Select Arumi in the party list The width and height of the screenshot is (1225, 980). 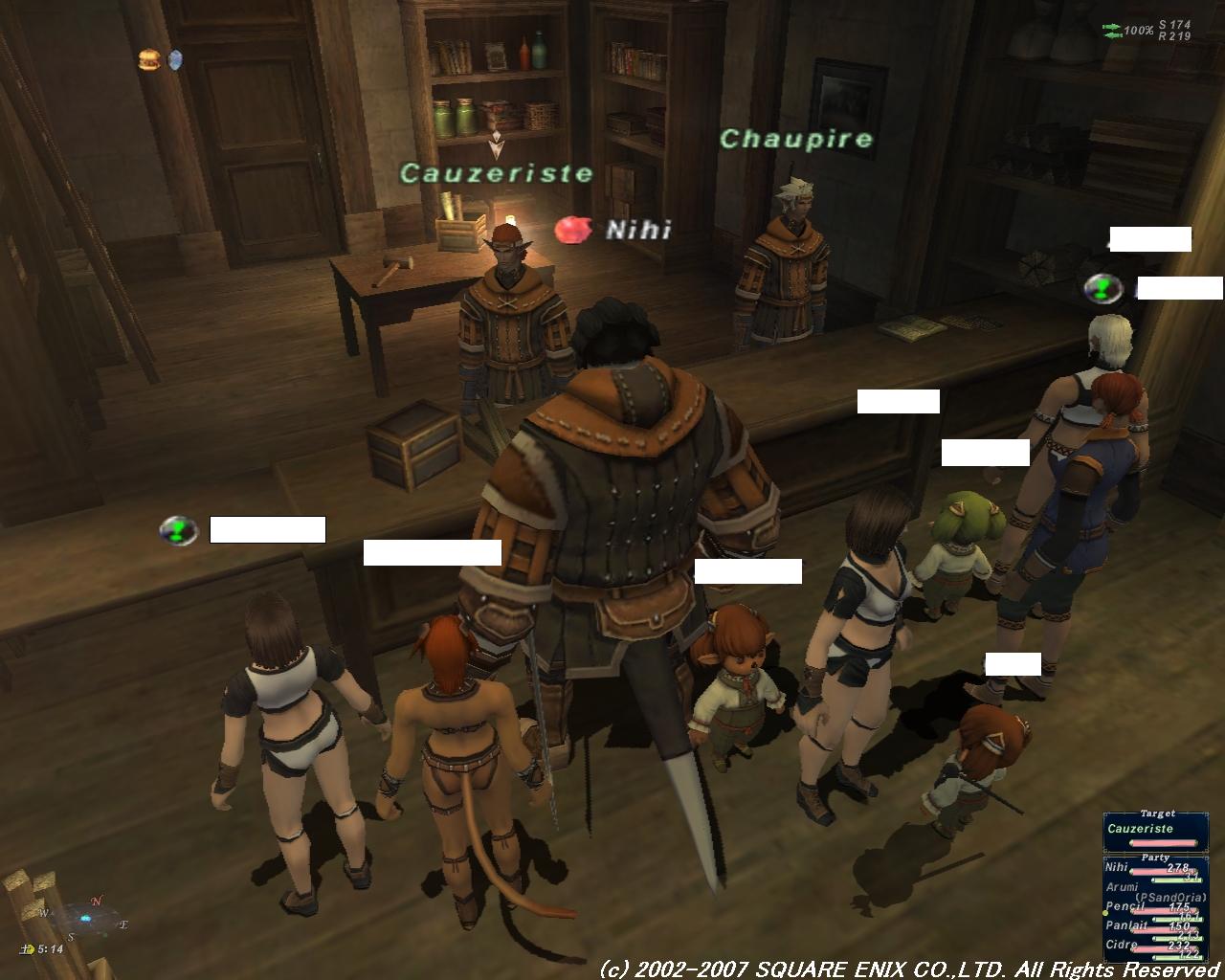(x=1123, y=887)
